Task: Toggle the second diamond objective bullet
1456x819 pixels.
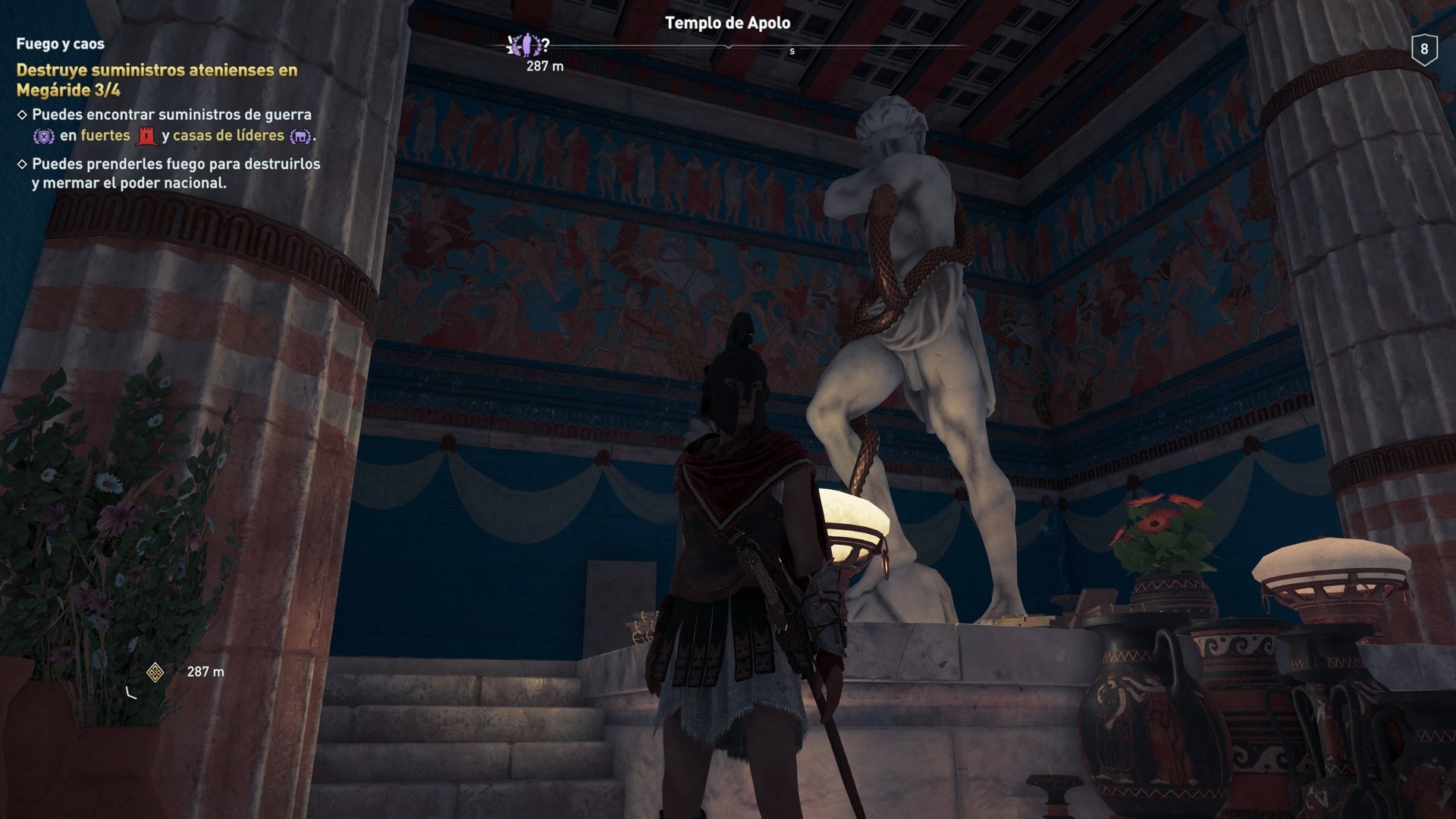Action: [23, 164]
